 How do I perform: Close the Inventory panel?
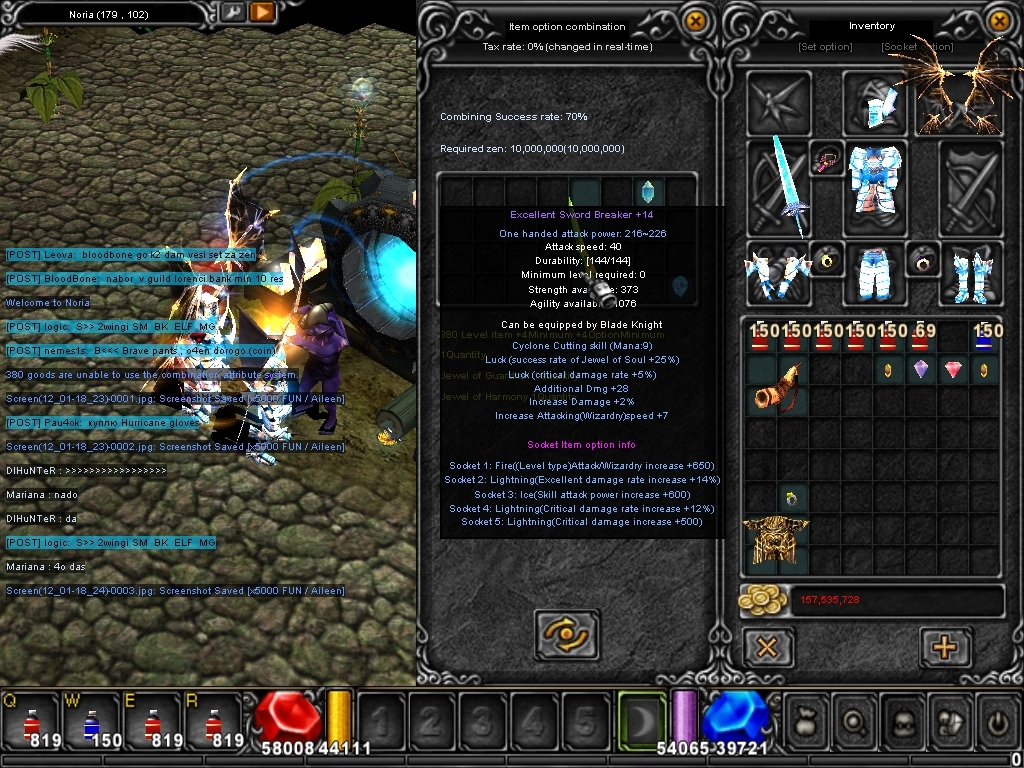998,21
